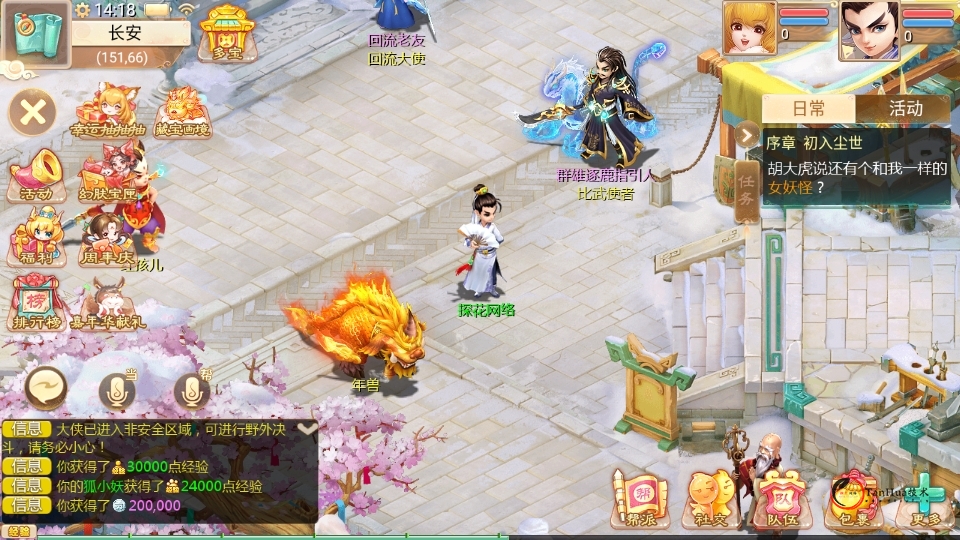Open the 社交 social menu
This screenshot has height=540, width=960.
click(x=708, y=499)
